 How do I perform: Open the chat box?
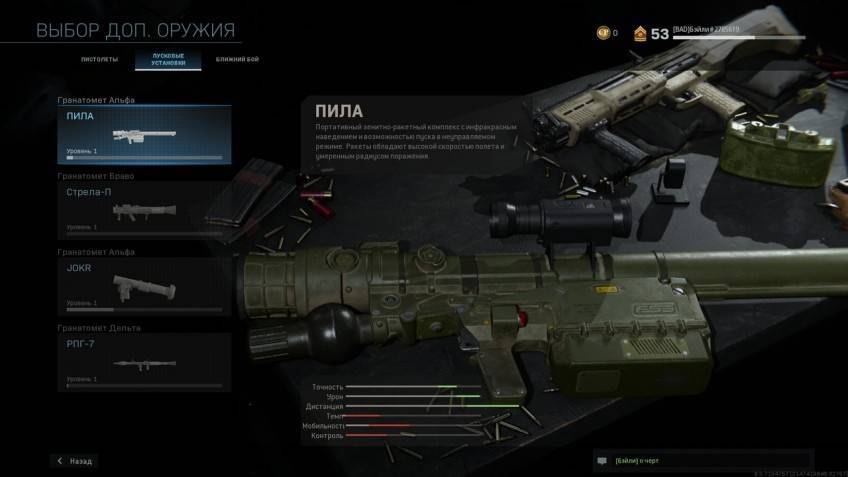pos(700,461)
